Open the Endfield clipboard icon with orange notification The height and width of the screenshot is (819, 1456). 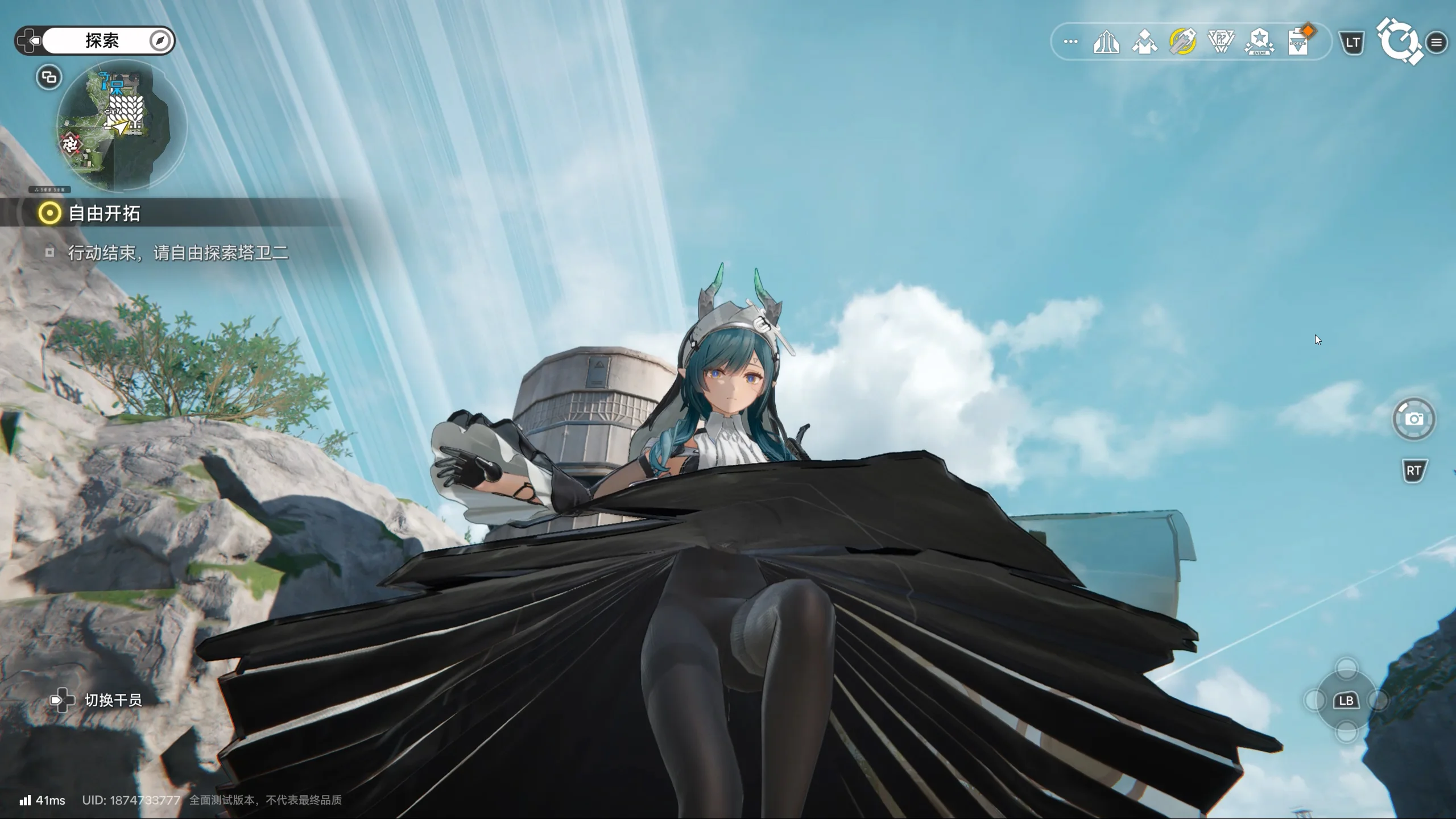coord(1298,42)
